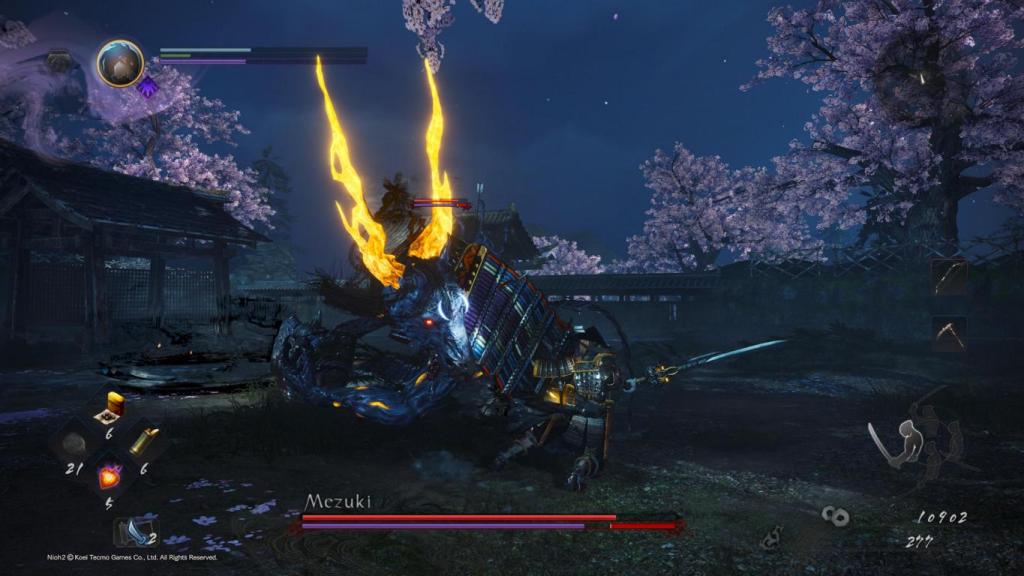The width and height of the screenshot is (1024, 576).
Task: Select the lower ranged weapon slot
Action: pos(947,333)
